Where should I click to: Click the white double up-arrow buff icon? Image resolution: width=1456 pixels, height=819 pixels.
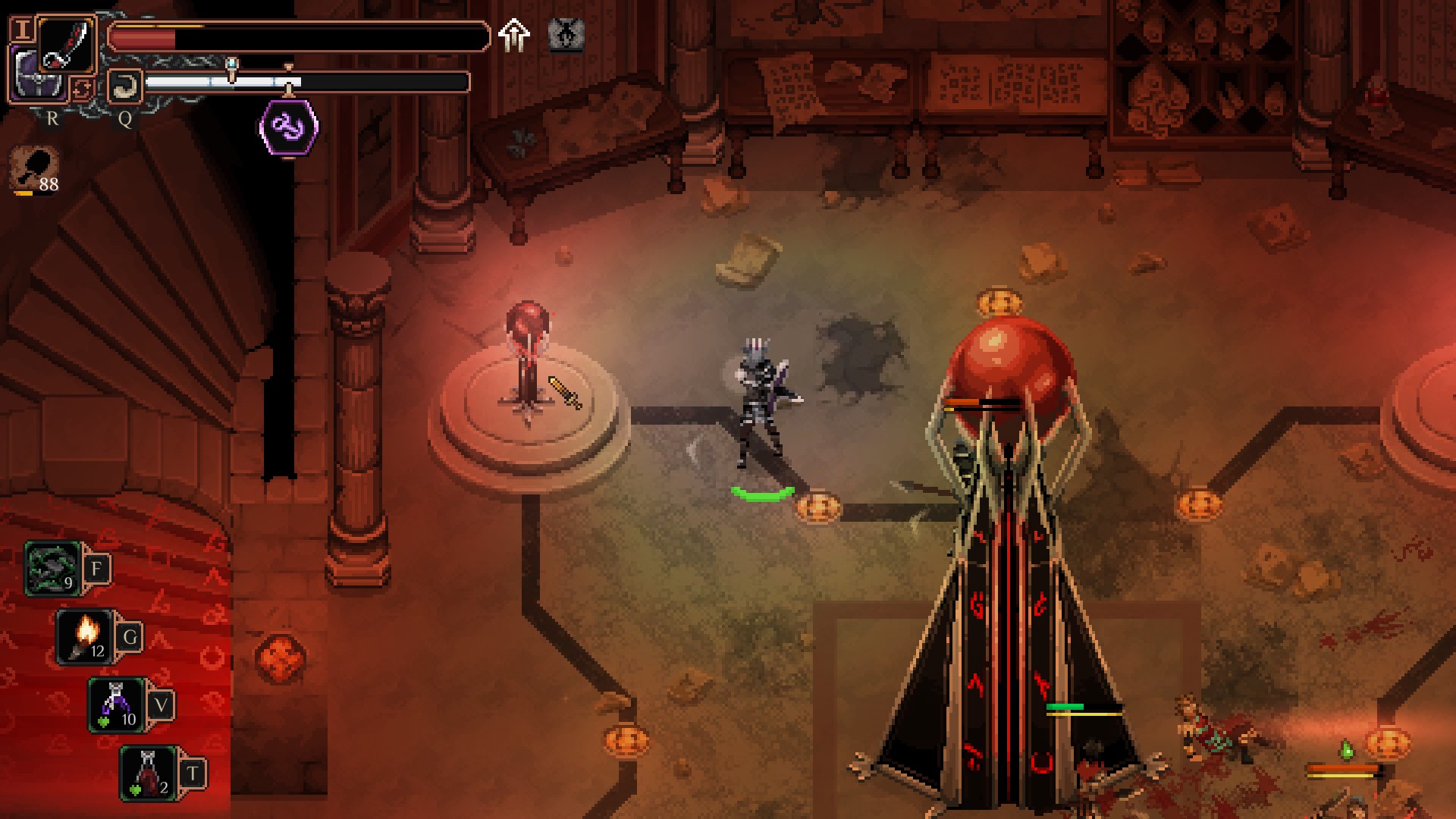pos(514,35)
